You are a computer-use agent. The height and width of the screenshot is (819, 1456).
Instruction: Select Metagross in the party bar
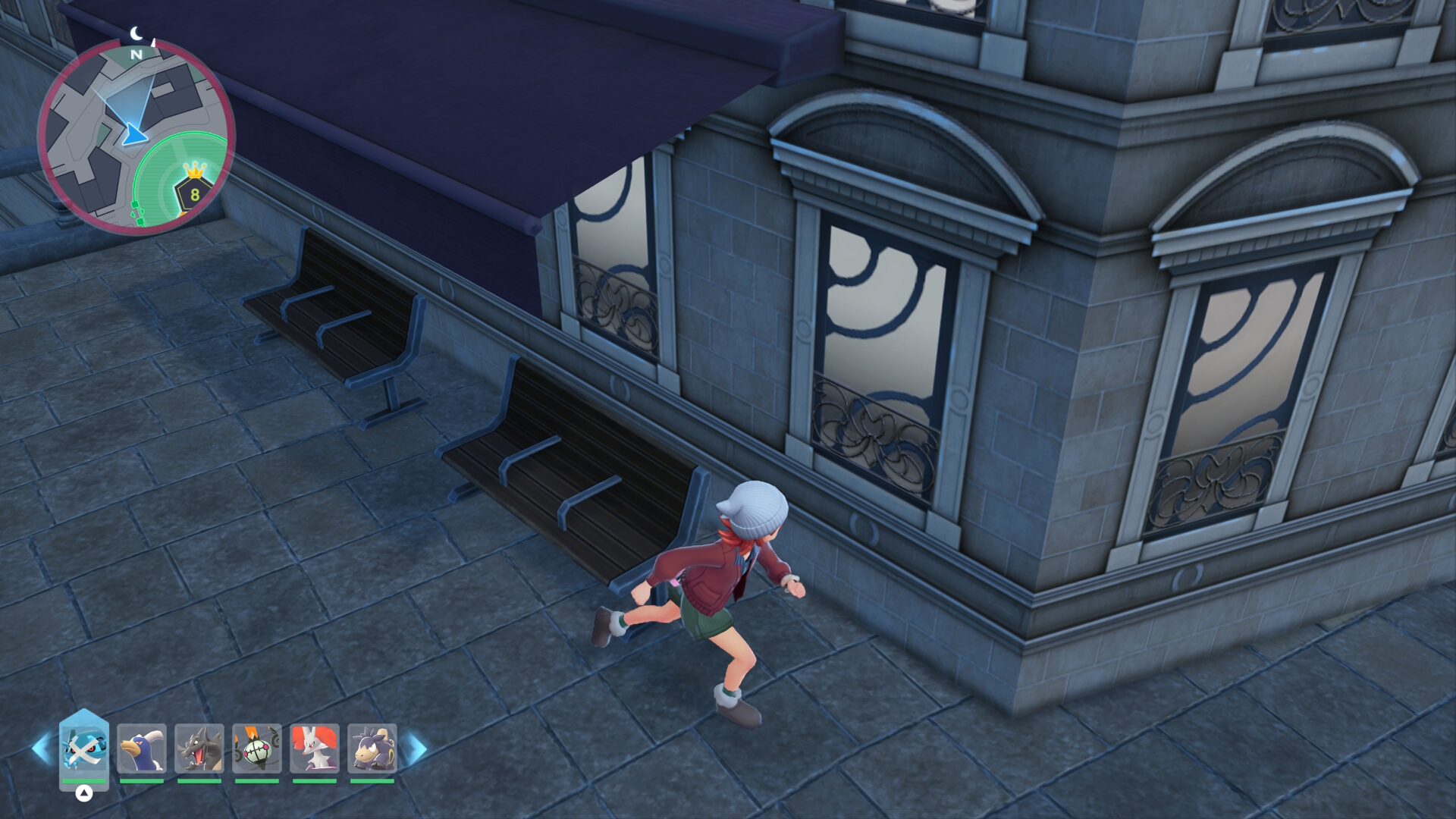point(84,748)
